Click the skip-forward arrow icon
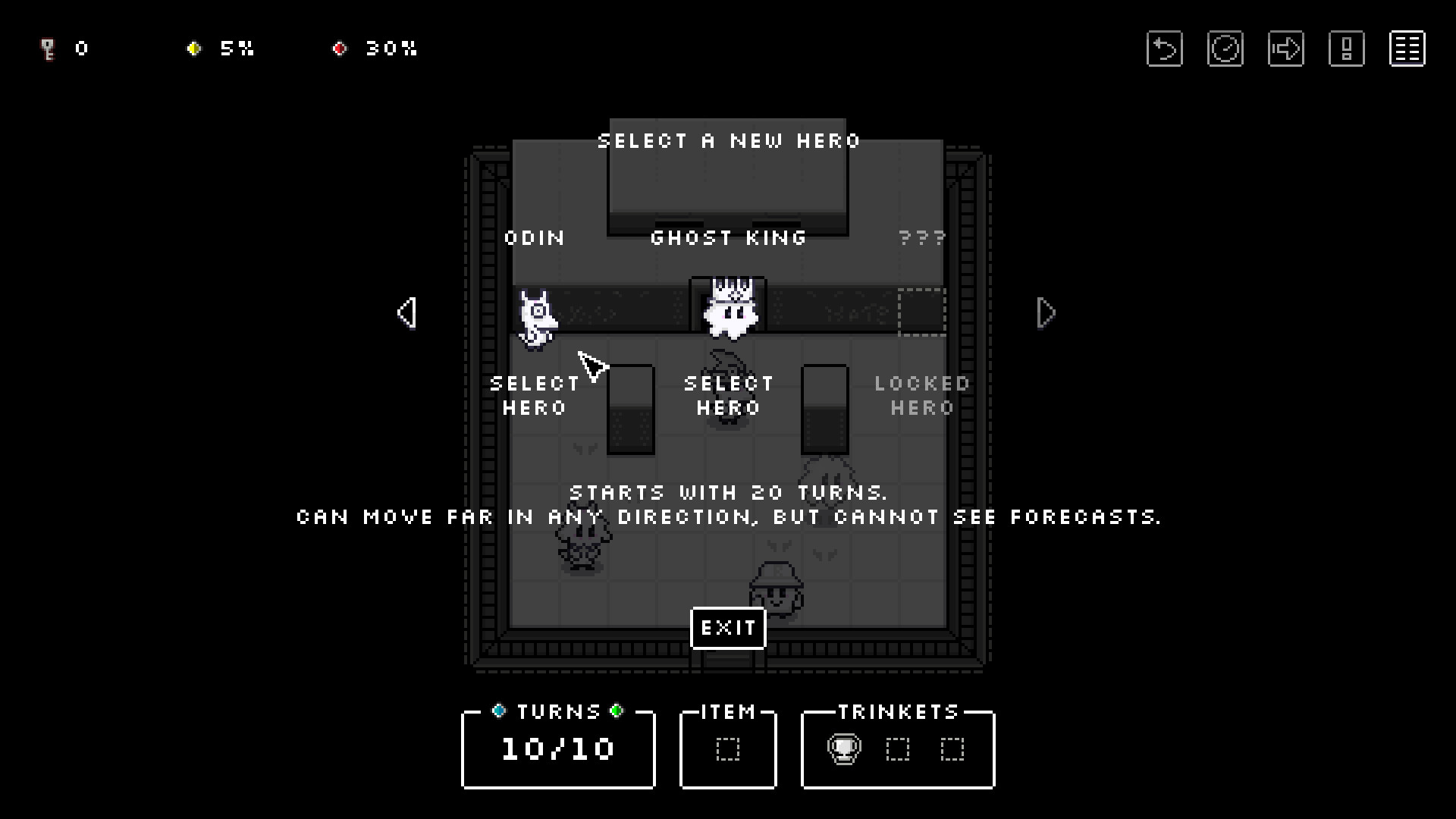 point(1285,49)
